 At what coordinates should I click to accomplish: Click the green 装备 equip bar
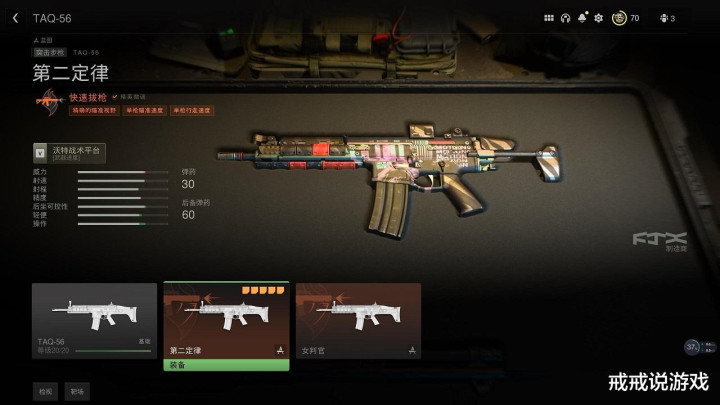[226, 365]
